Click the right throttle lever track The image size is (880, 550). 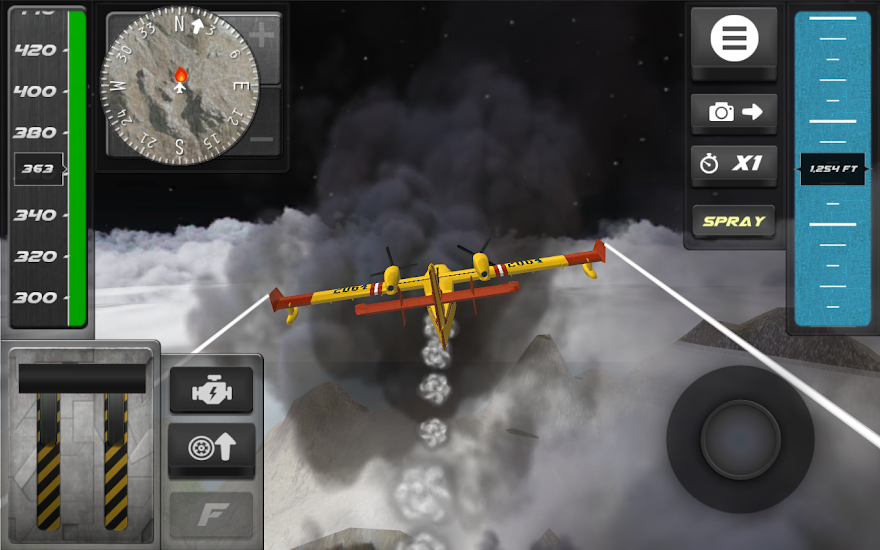116,460
